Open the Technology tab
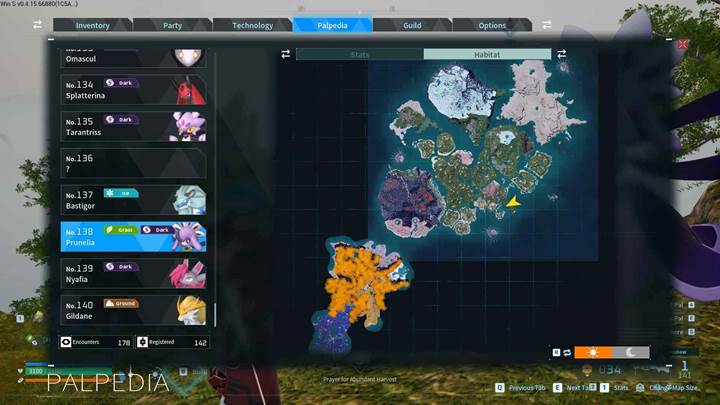 (252, 25)
